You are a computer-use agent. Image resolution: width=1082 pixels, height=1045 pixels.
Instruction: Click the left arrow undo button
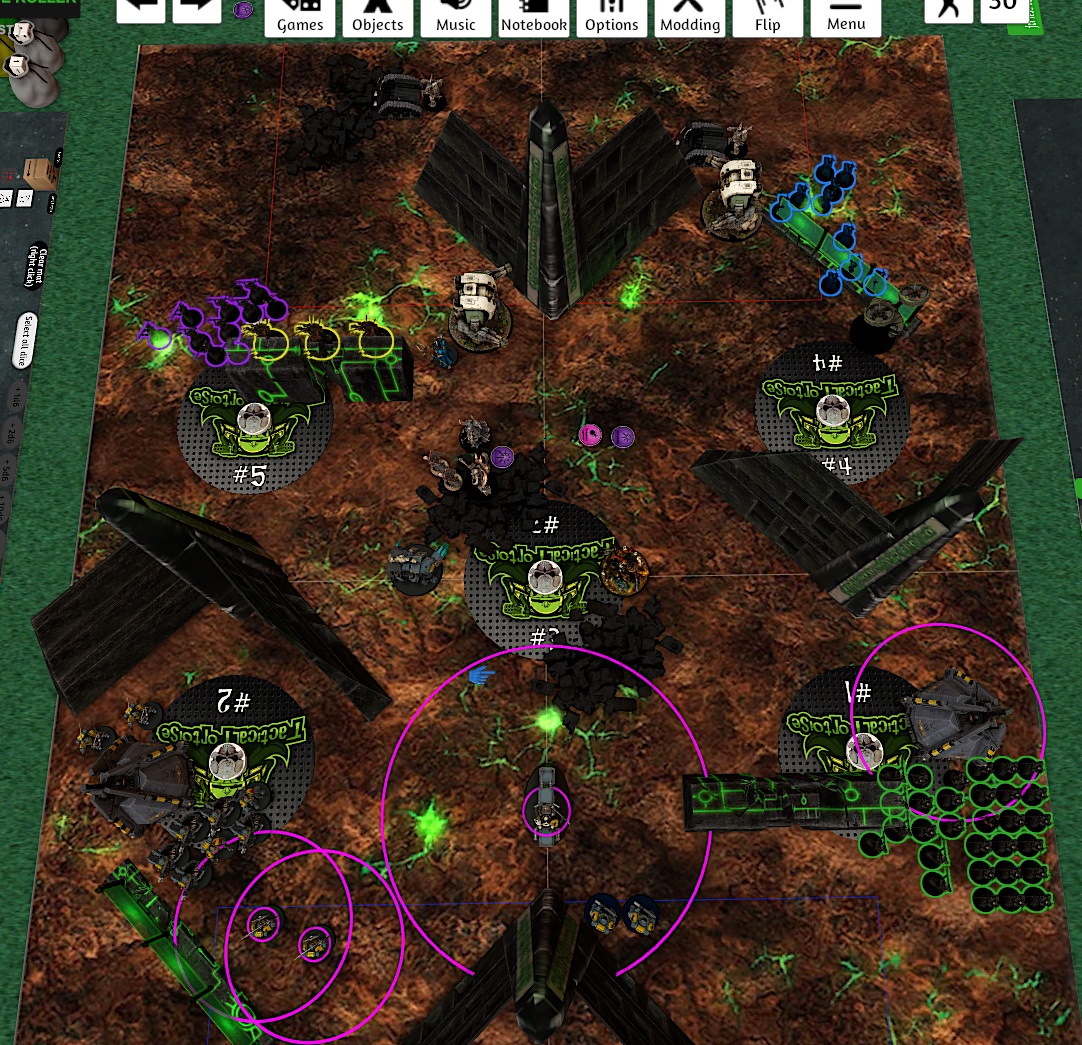pos(141,10)
